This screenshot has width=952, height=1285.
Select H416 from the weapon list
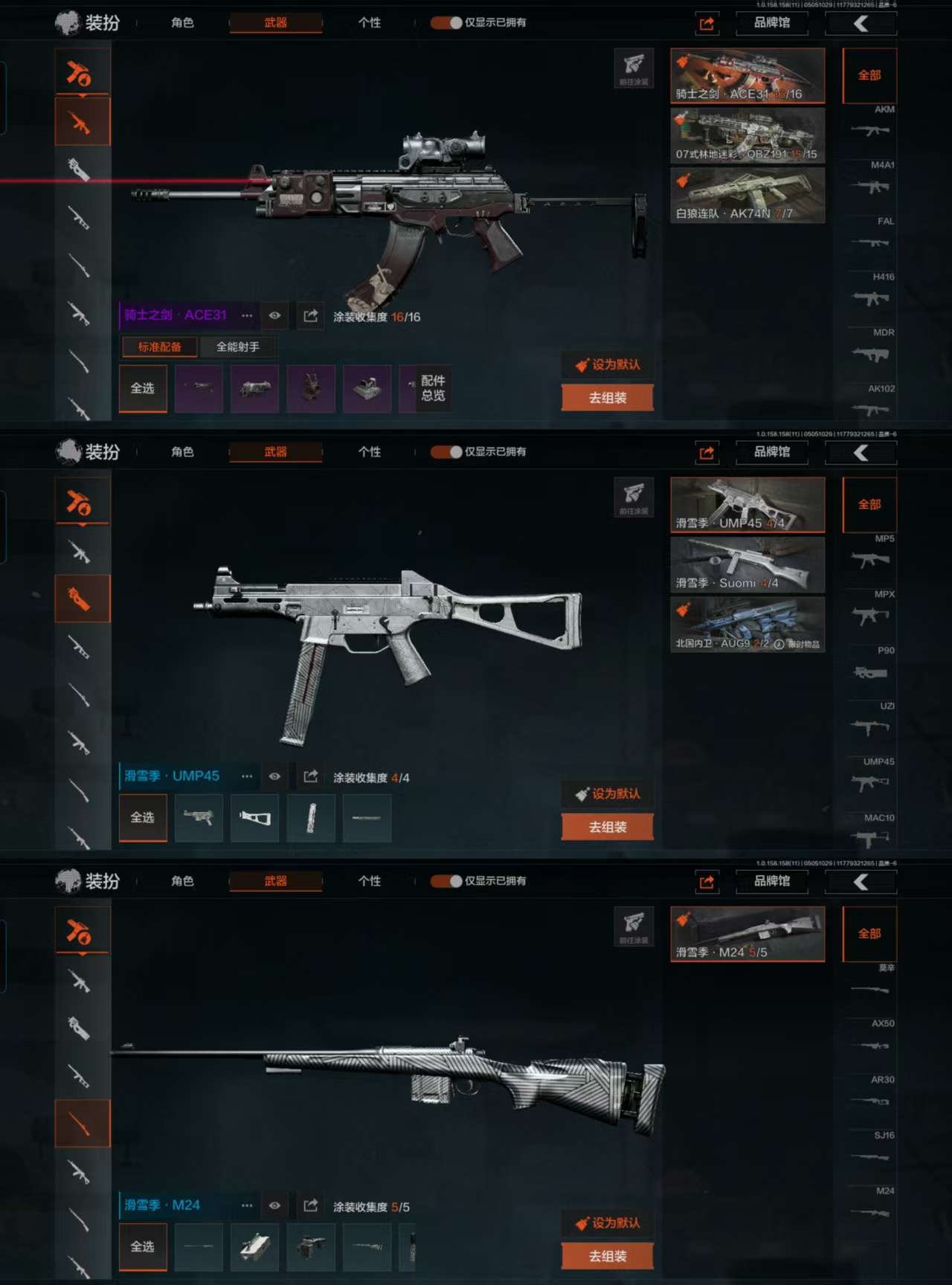pos(870,292)
